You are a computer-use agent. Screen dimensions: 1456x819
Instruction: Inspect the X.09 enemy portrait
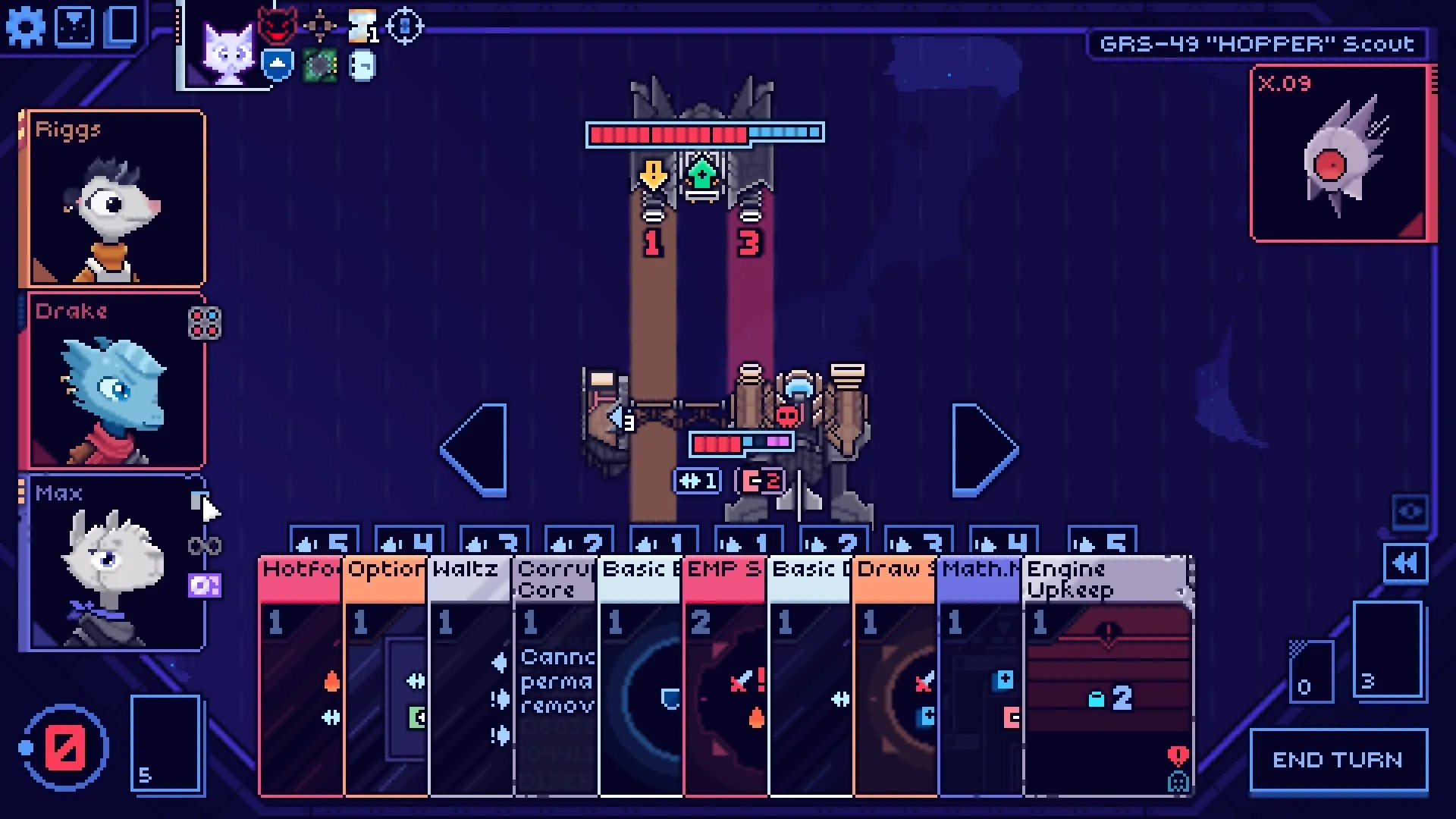(x=1341, y=155)
